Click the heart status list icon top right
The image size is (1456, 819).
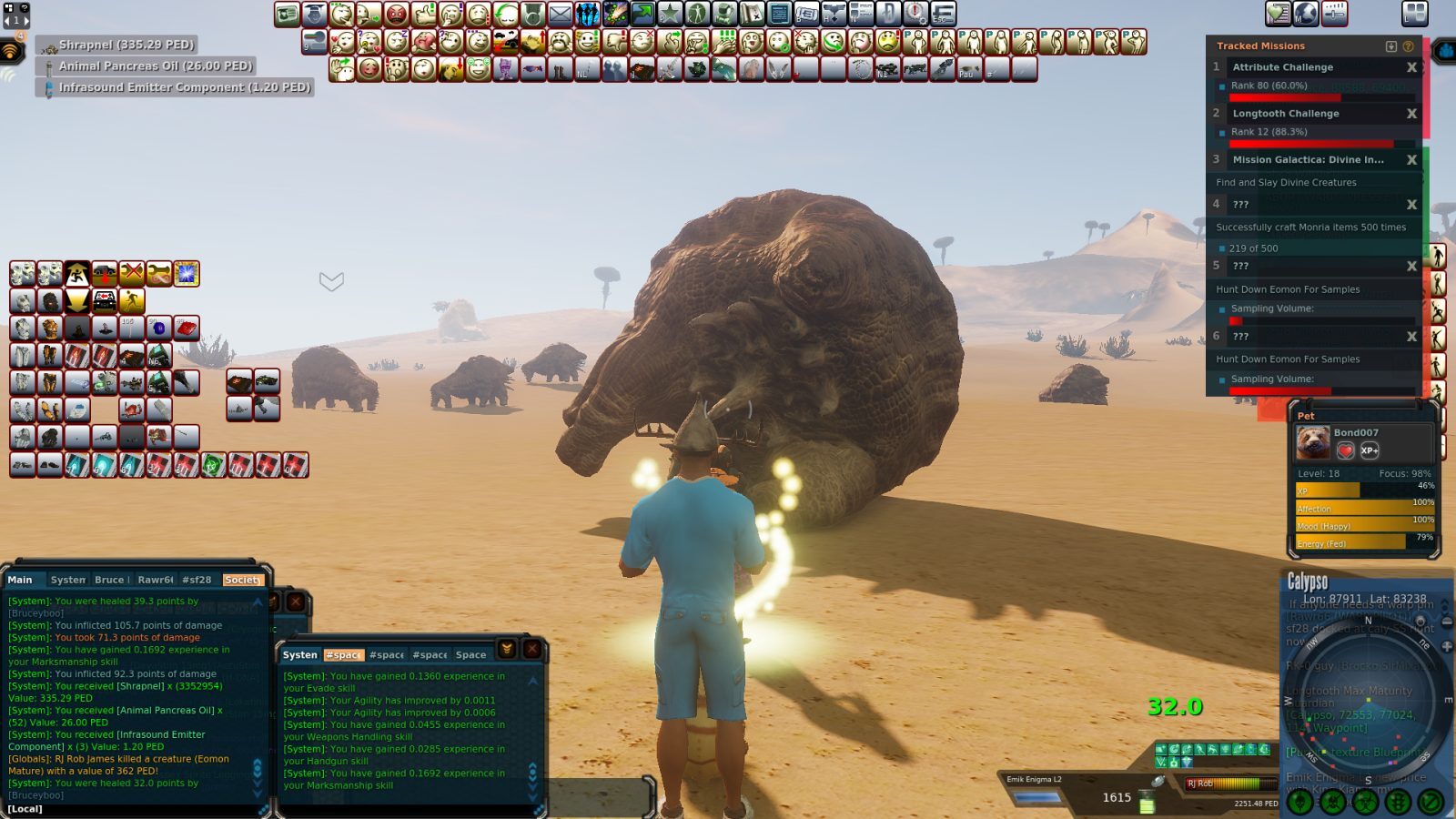tap(1278, 12)
